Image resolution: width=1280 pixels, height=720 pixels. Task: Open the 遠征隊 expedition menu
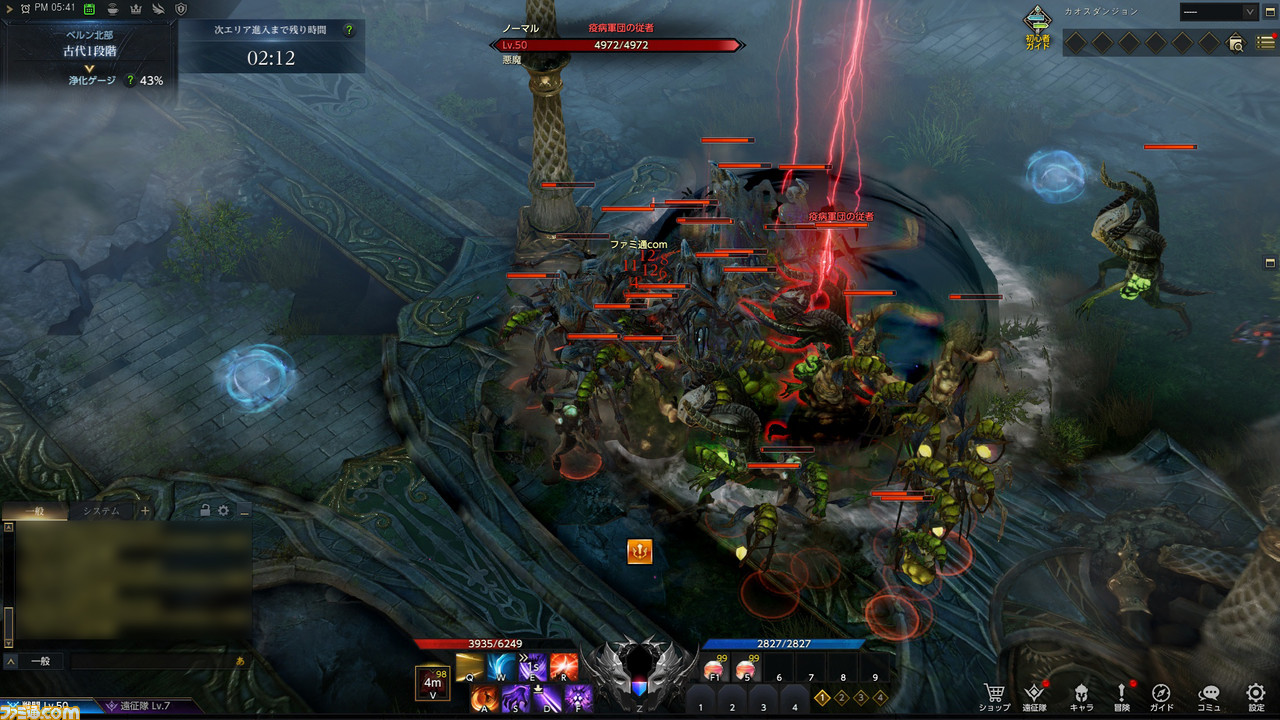tap(1034, 694)
